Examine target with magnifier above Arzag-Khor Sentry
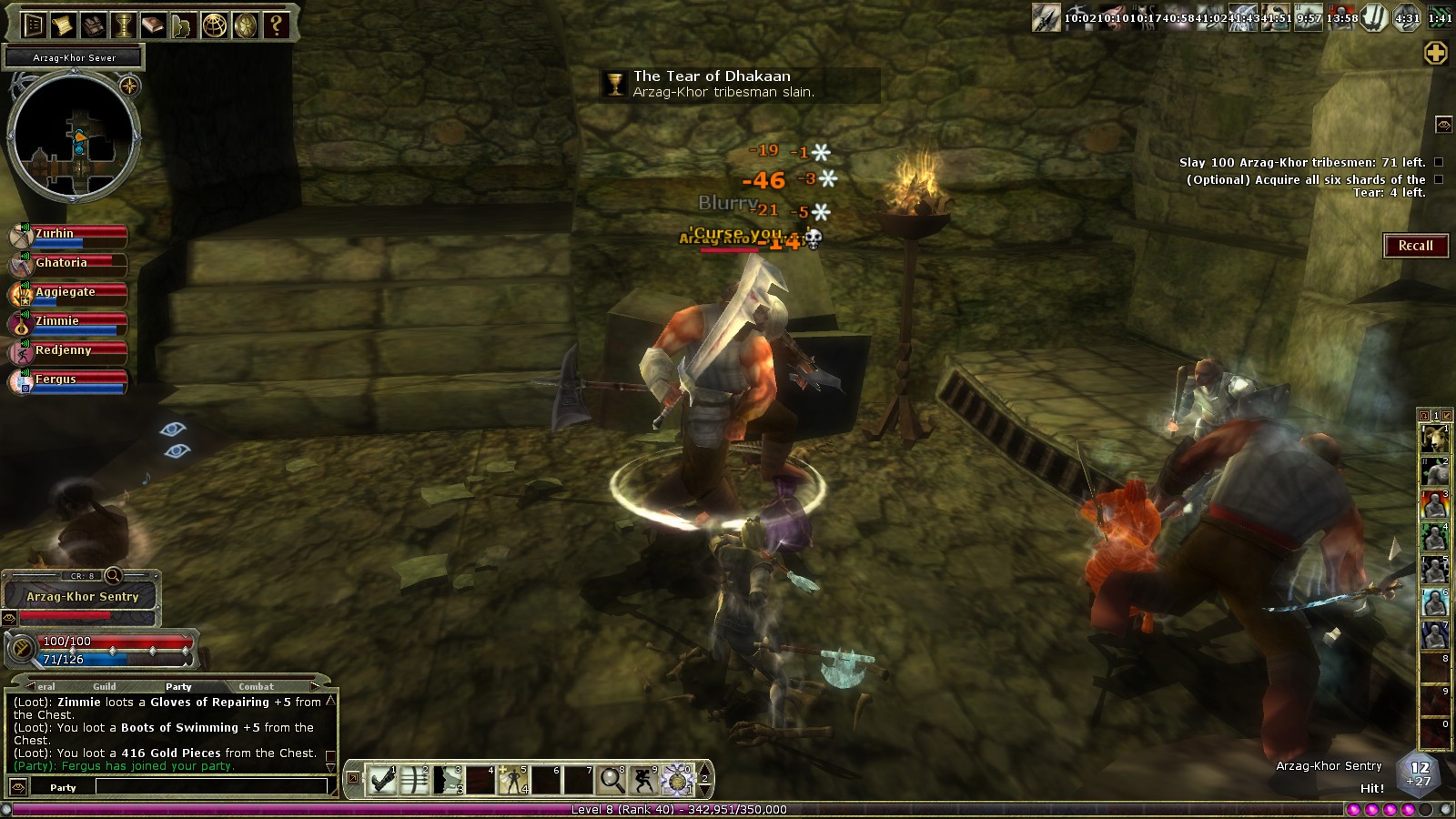 tap(114, 575)
